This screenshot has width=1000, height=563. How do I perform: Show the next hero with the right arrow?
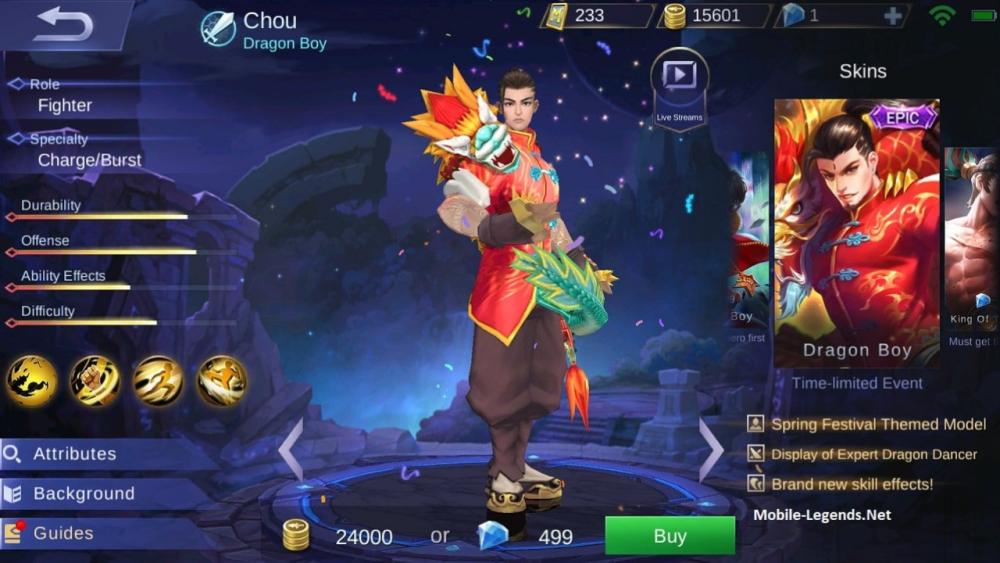710,449
